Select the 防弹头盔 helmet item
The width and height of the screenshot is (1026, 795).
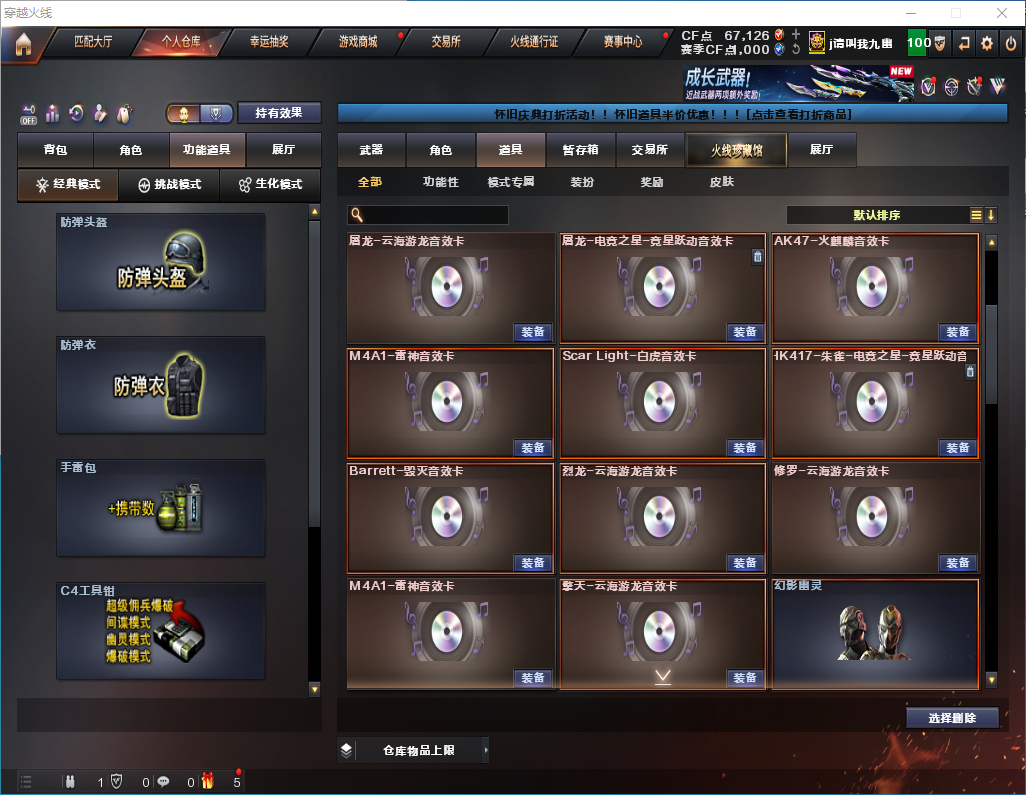coord(161,262)
